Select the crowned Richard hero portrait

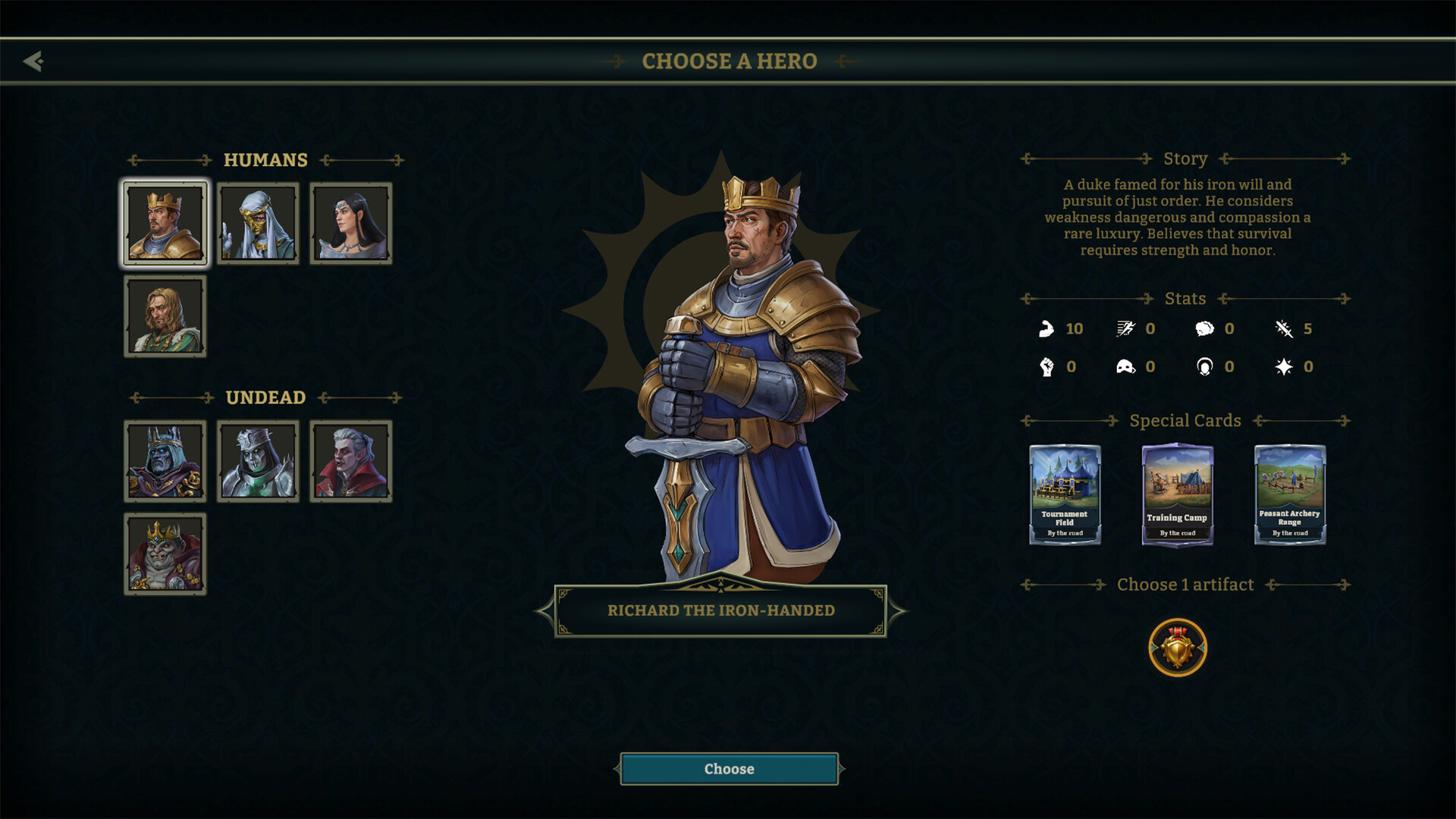165,224
